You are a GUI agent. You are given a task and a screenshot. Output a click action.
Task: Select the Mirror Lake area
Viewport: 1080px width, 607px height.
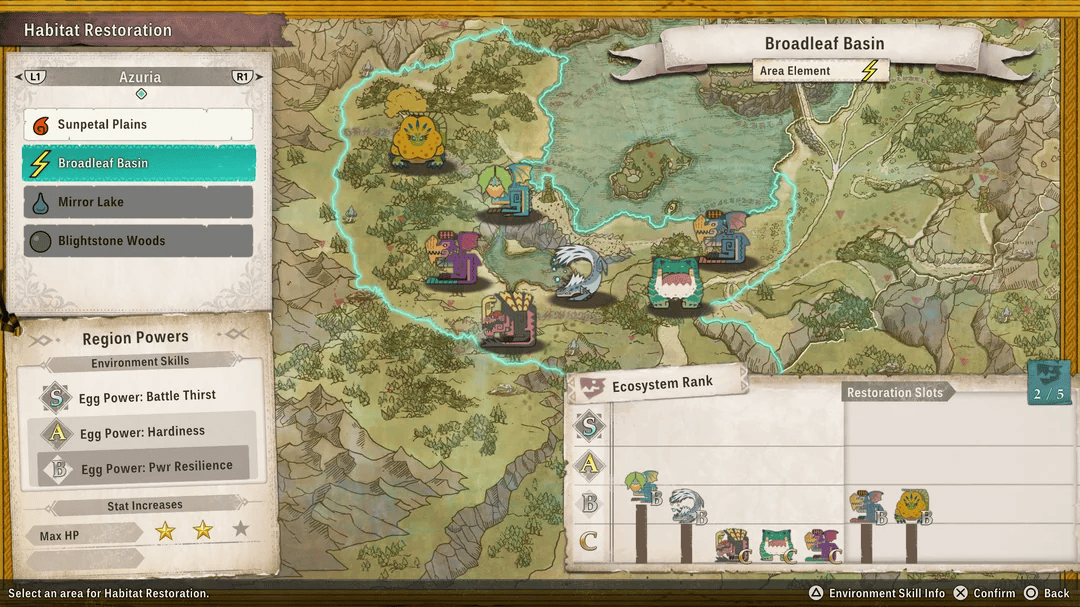pos(138,202)
